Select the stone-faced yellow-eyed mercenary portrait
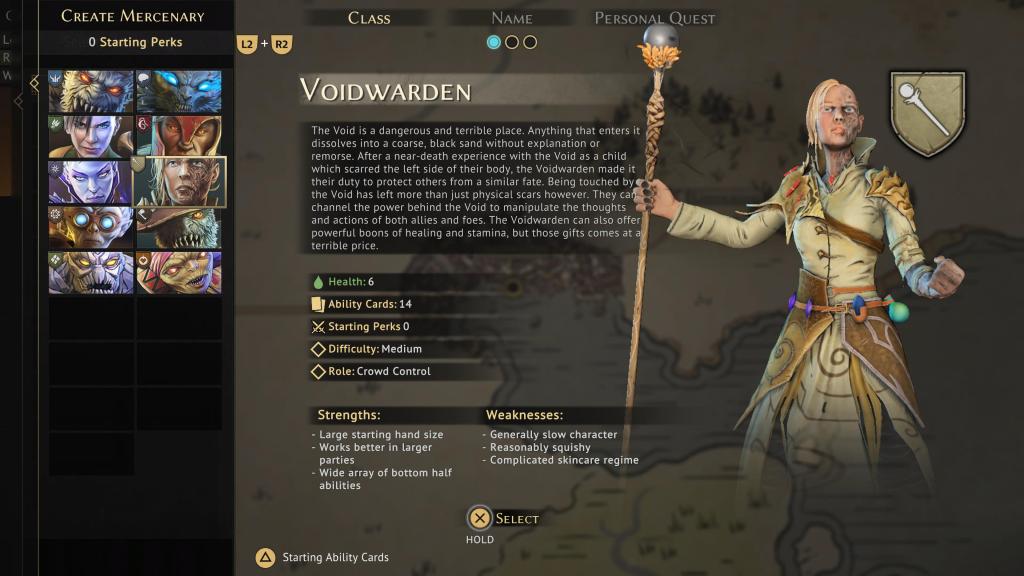 coord(91,272)
